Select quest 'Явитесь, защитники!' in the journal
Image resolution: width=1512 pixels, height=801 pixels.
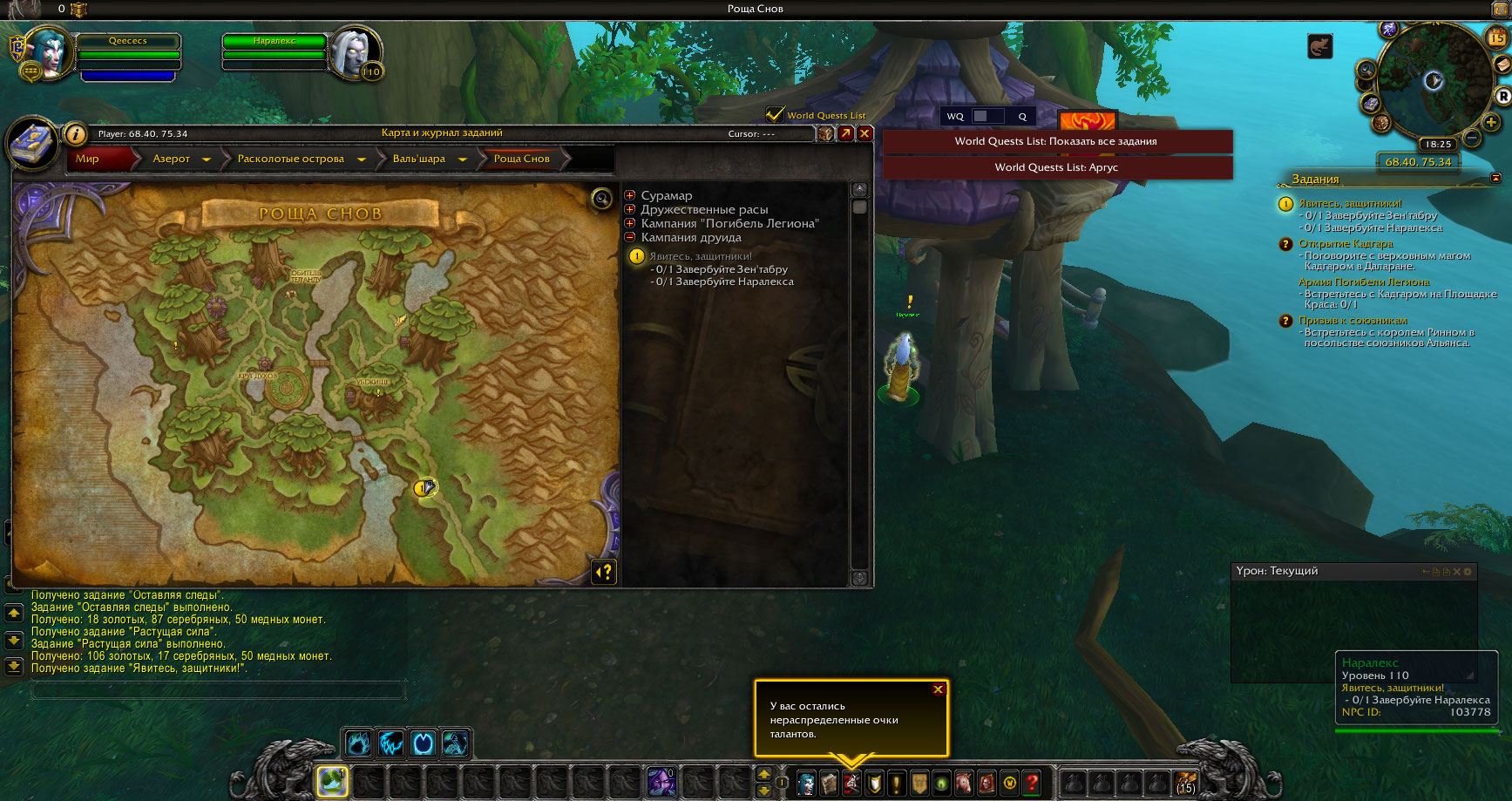tap(701, 256)
